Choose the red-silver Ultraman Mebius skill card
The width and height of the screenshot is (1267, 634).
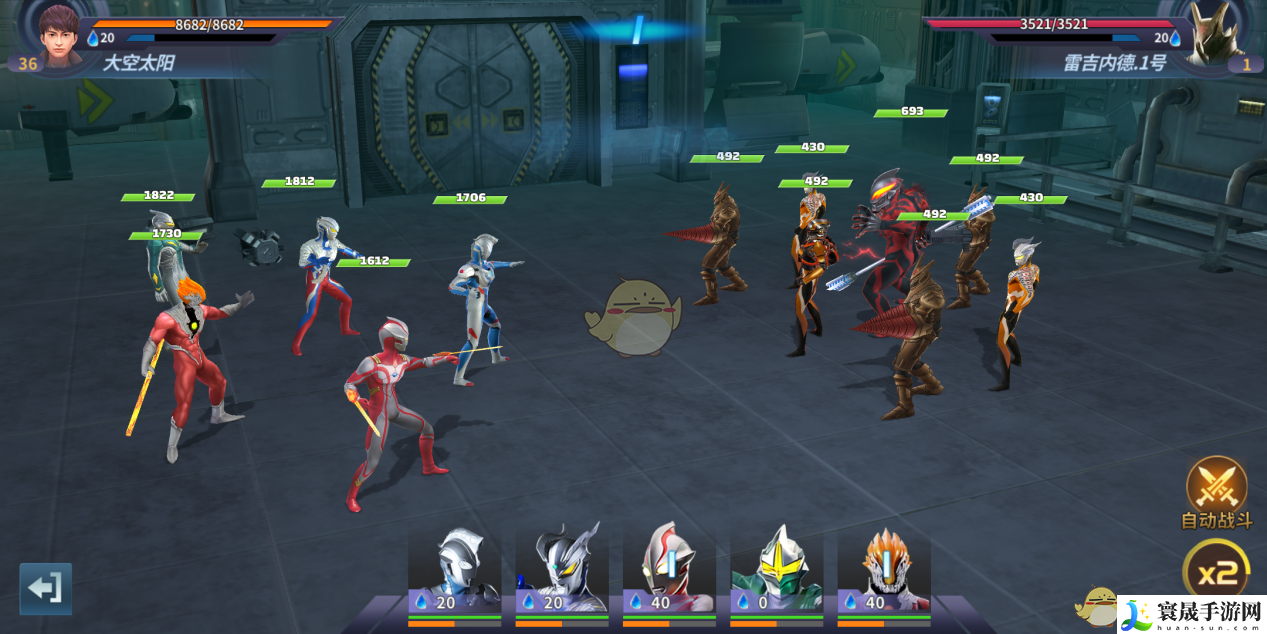[669, 570]
